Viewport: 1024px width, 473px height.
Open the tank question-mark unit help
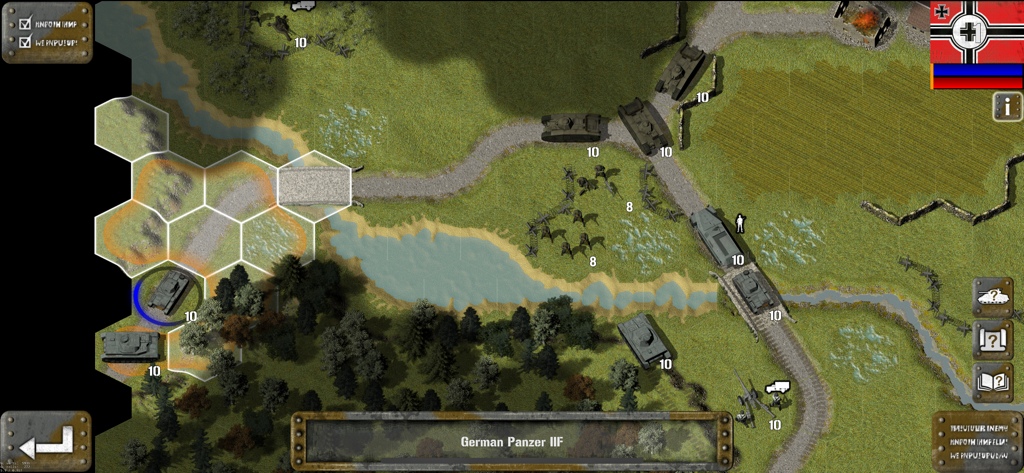tap(992, 297)
